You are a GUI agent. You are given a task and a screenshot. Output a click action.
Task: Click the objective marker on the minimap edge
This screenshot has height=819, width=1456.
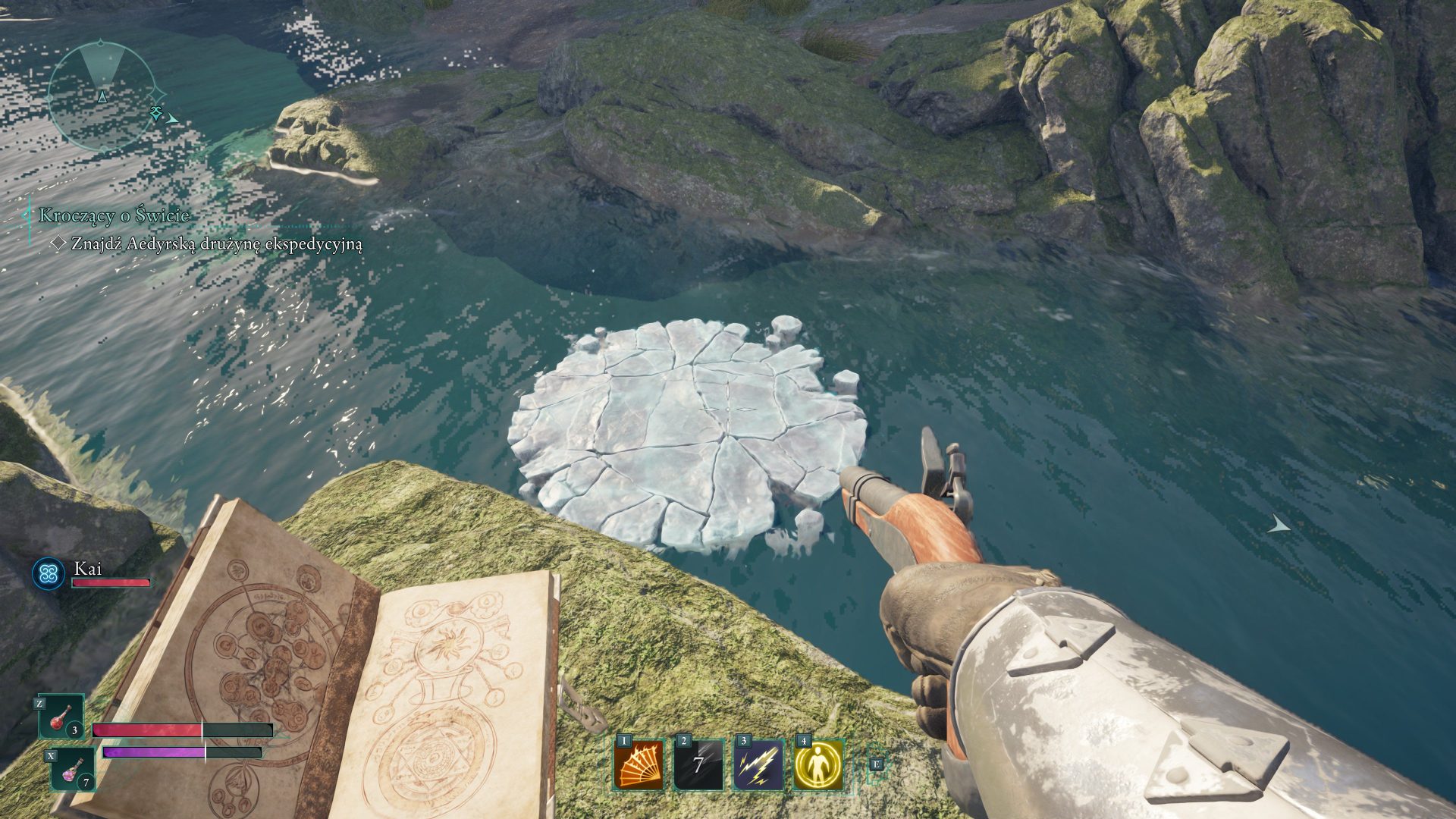tap(157, 113)
